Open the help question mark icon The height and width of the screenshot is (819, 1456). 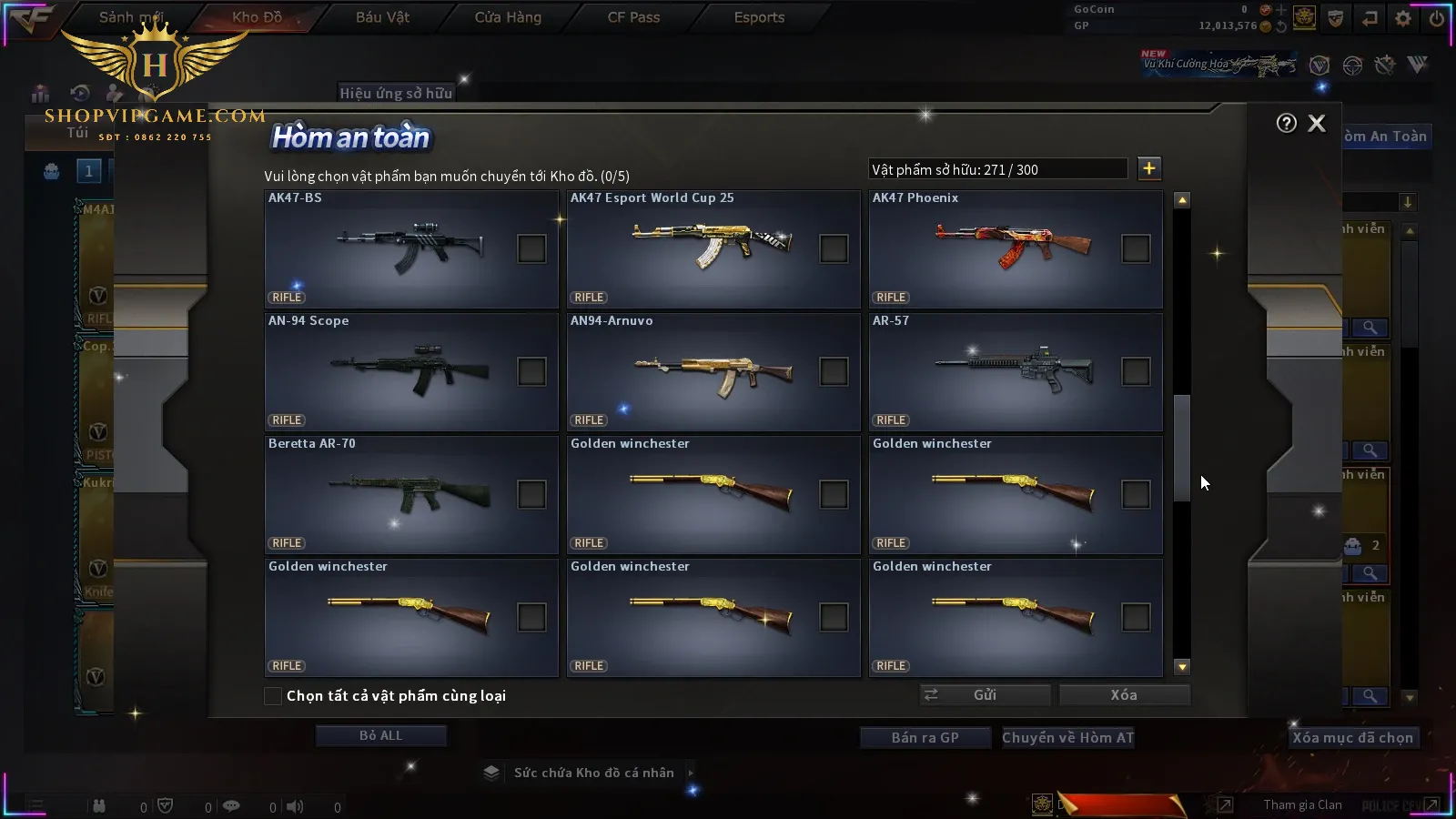(1286, 124)
